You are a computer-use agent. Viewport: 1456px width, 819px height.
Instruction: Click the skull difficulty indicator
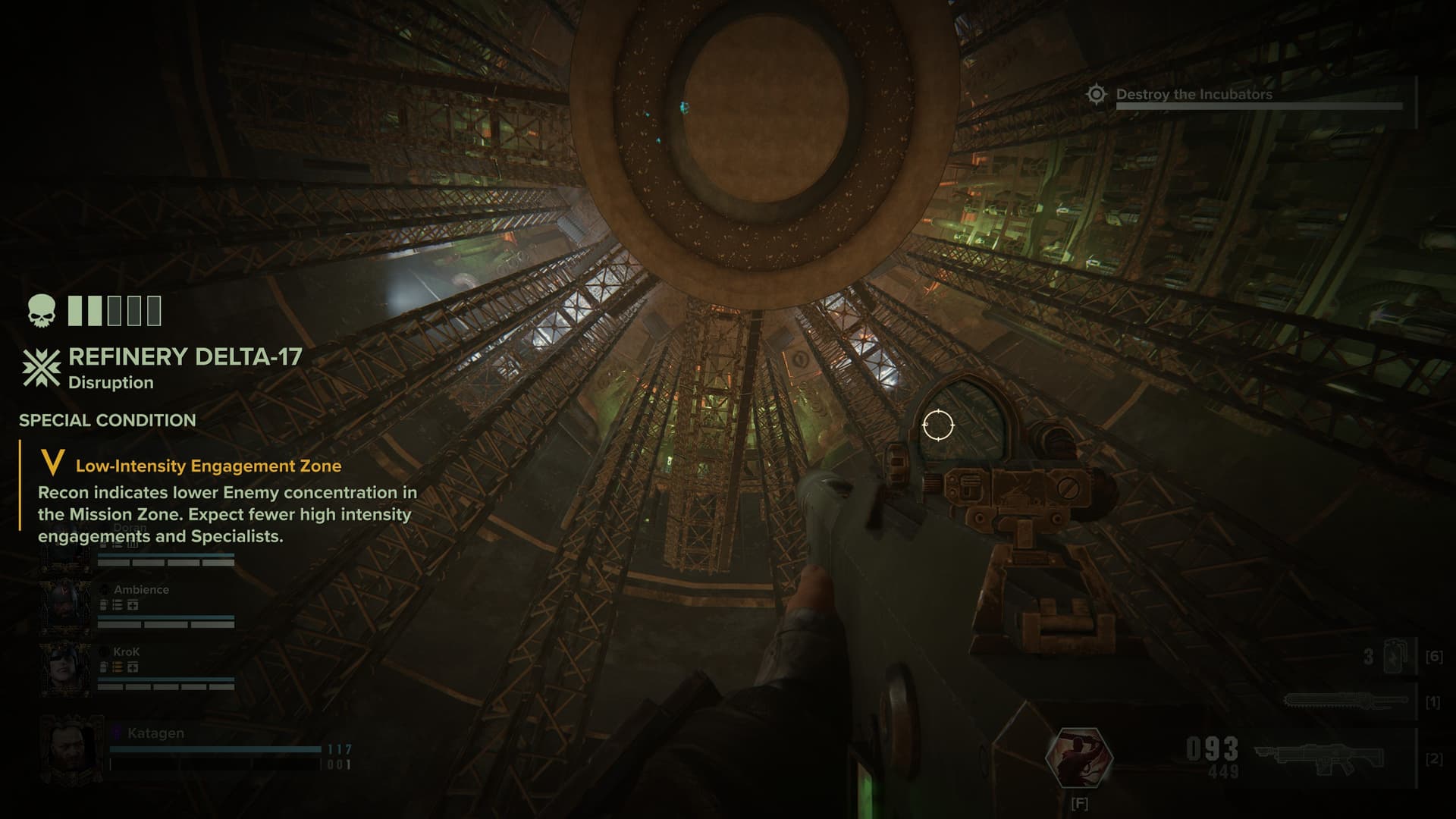(42, 311)
